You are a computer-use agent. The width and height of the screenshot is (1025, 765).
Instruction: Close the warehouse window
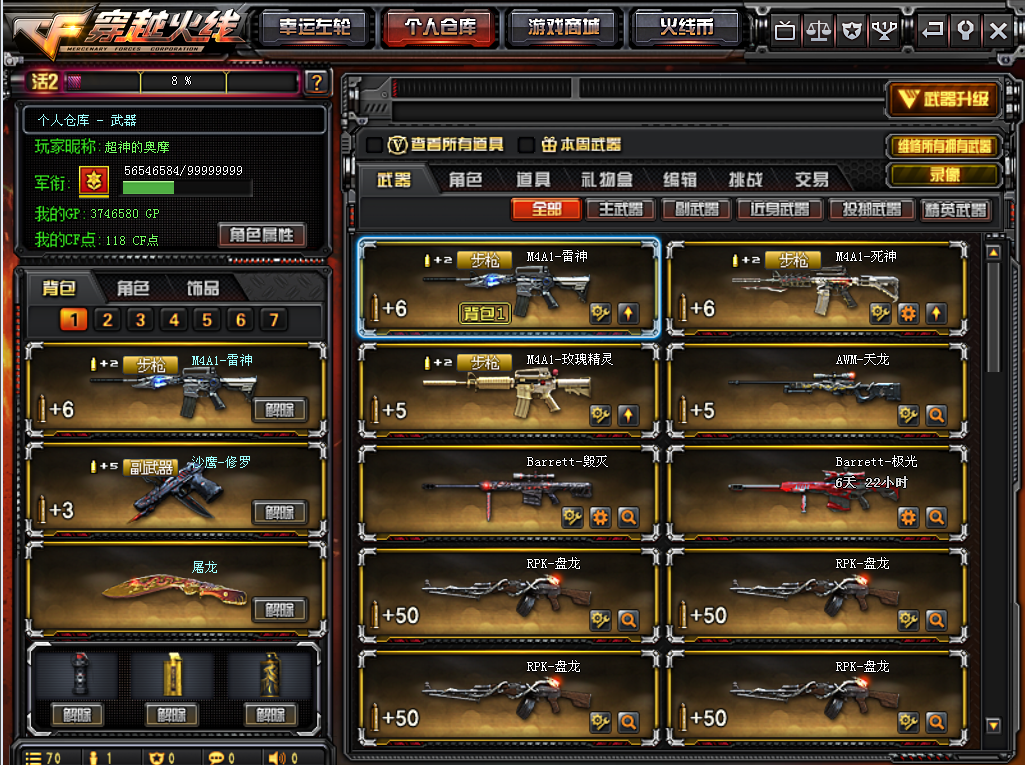(x=997, y=31)
